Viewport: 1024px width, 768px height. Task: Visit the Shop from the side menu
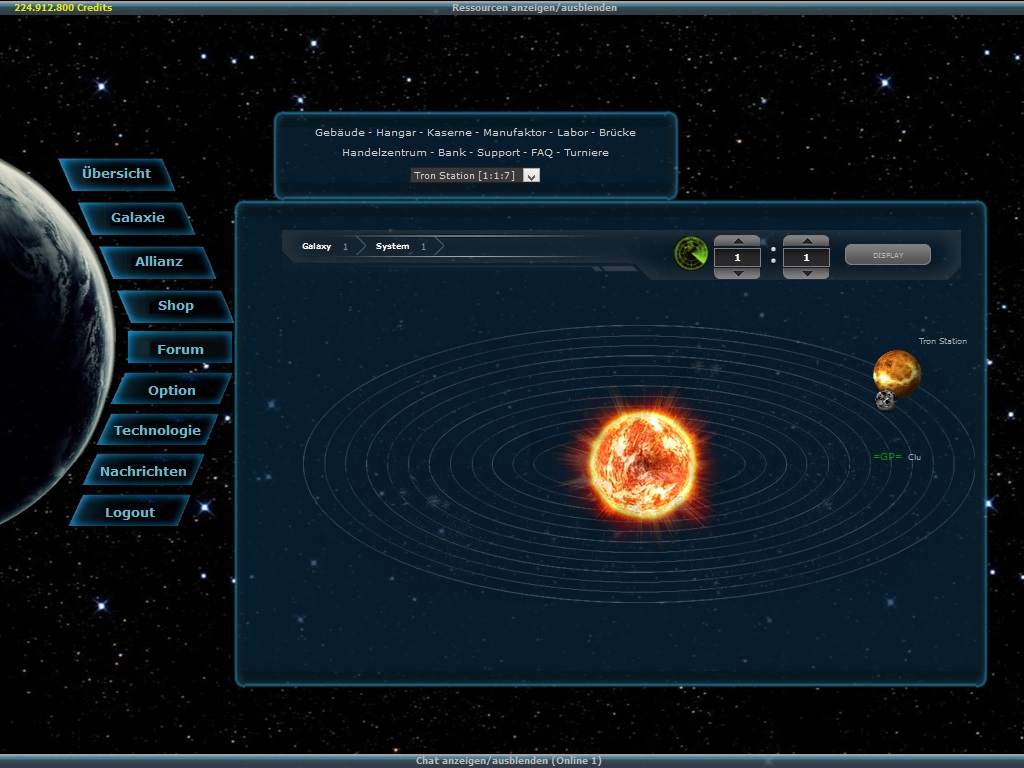point(176,306)
